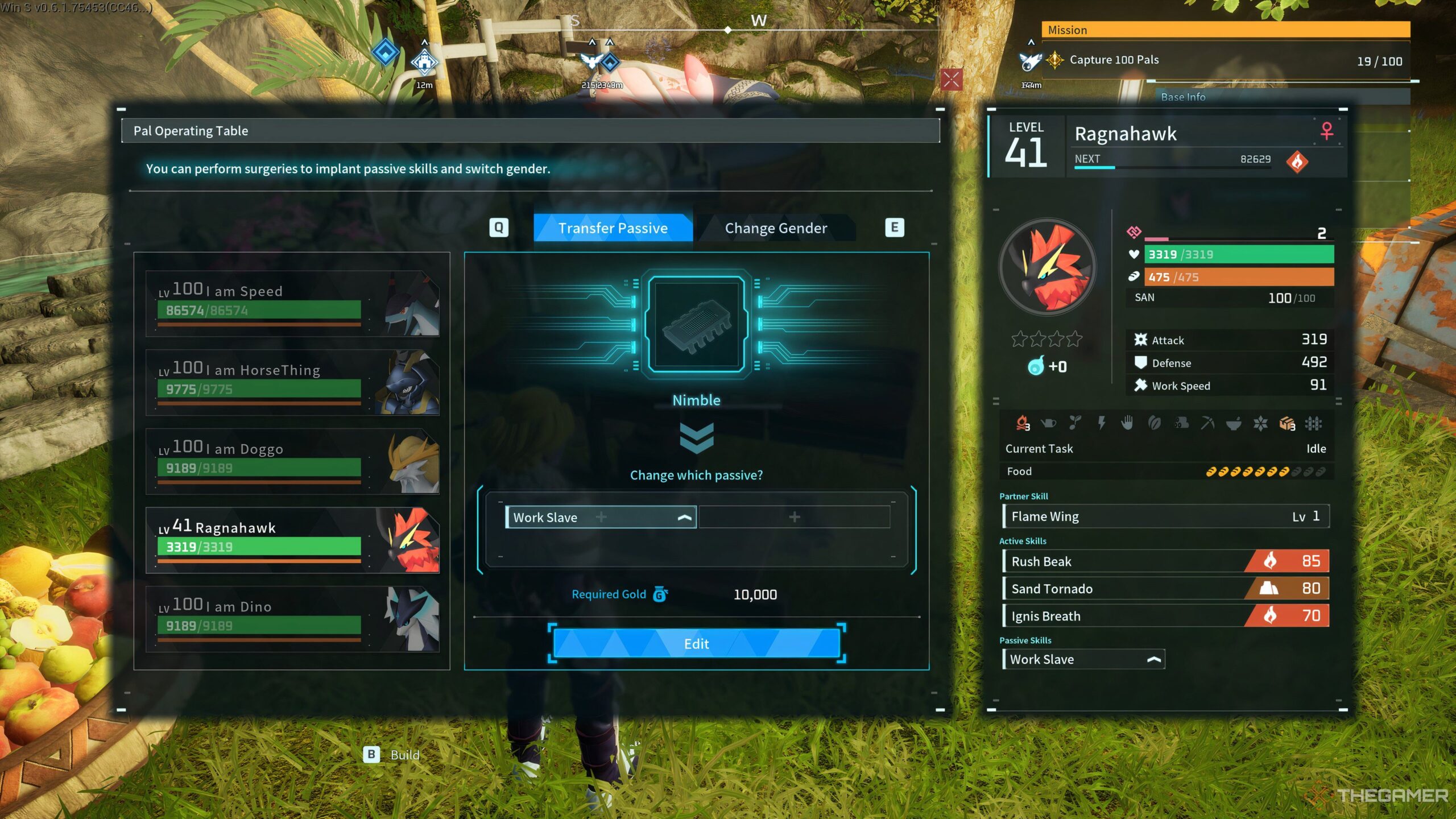This screenshot has height=819, width=1456.
Task: Switch to the Transfer Passive tab
Action: click(x=613, y=228)
